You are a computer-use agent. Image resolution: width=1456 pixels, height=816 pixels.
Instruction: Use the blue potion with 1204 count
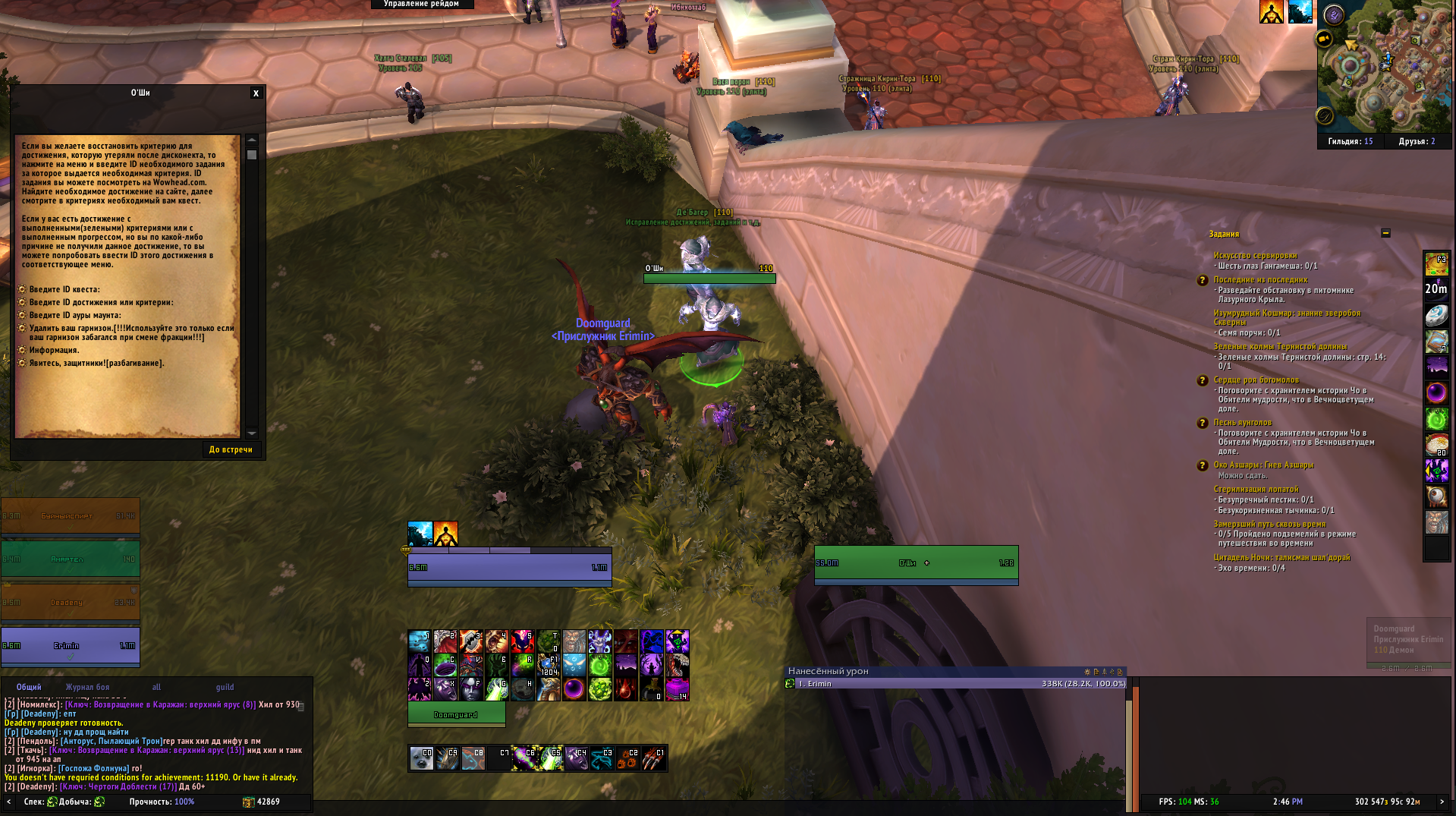[x=549, y=666]
